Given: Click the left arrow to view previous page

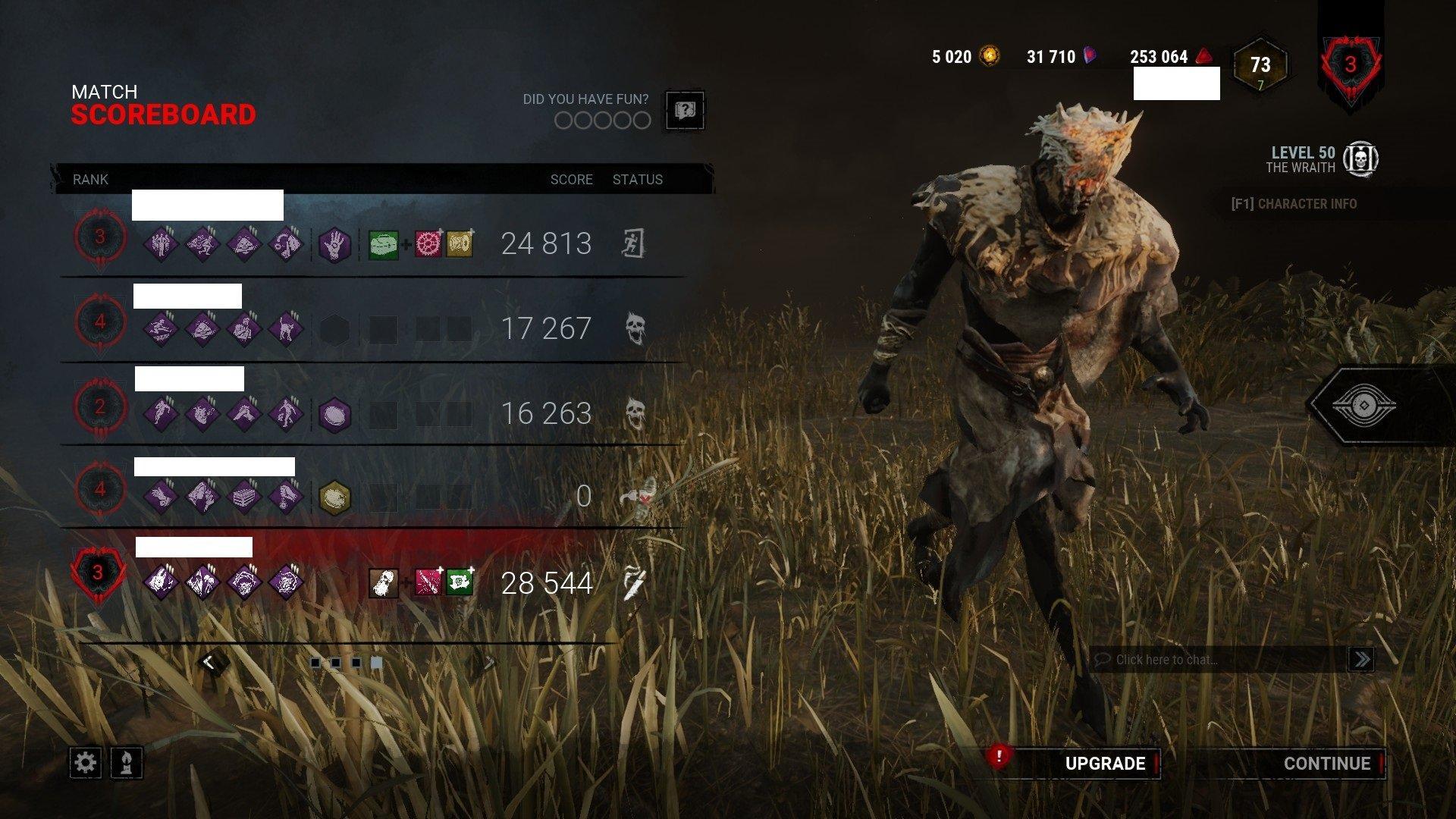Looking at the screenshot, I should coord(207,660).
